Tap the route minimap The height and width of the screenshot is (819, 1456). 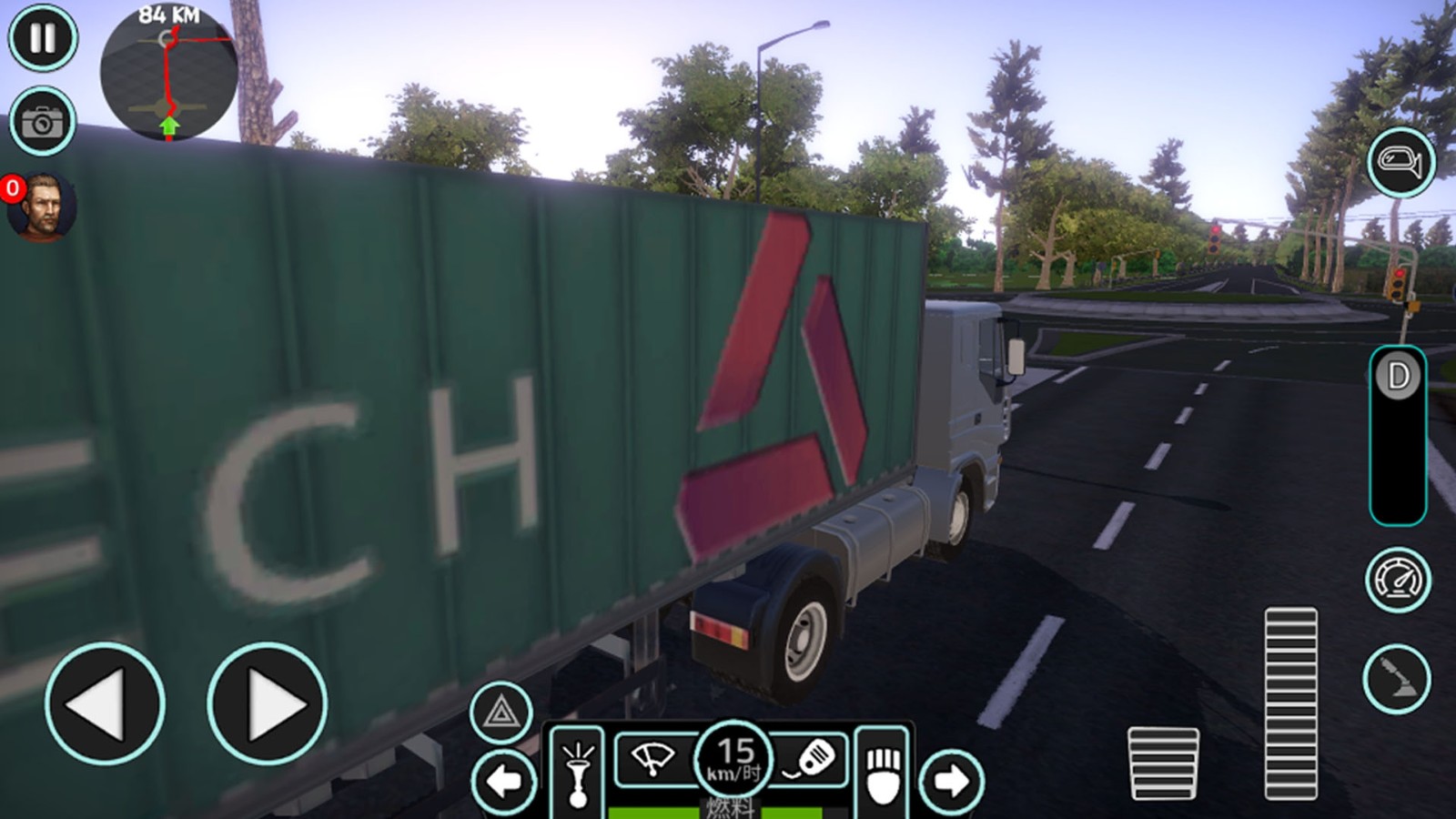click(168, 73)
